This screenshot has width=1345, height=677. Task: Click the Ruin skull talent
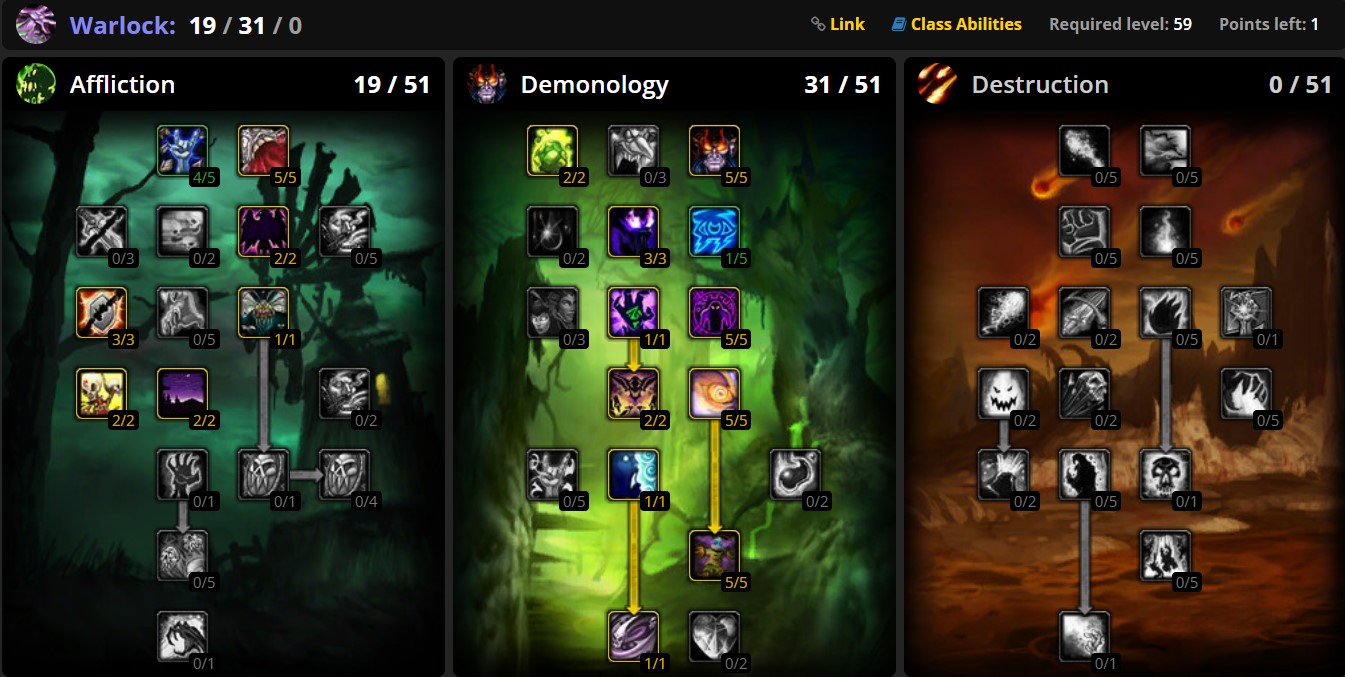pos(1165,474)
